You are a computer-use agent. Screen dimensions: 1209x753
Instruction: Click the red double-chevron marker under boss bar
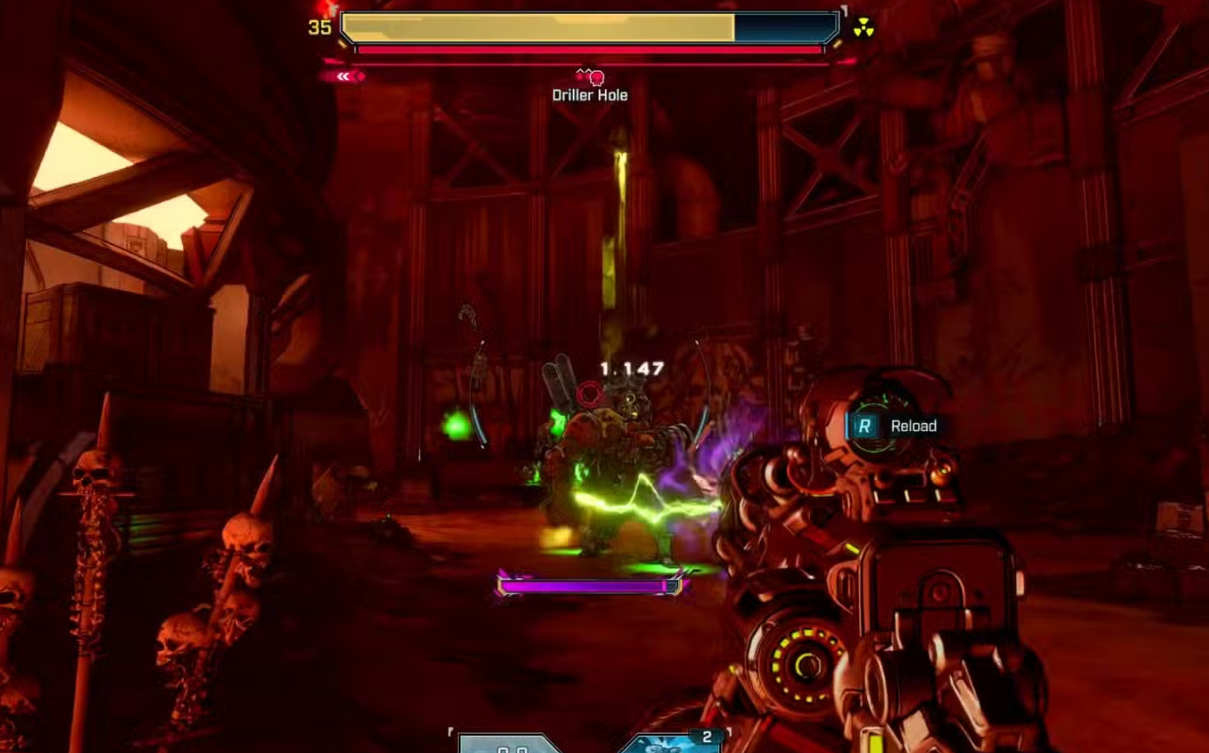tap(343, 76)
